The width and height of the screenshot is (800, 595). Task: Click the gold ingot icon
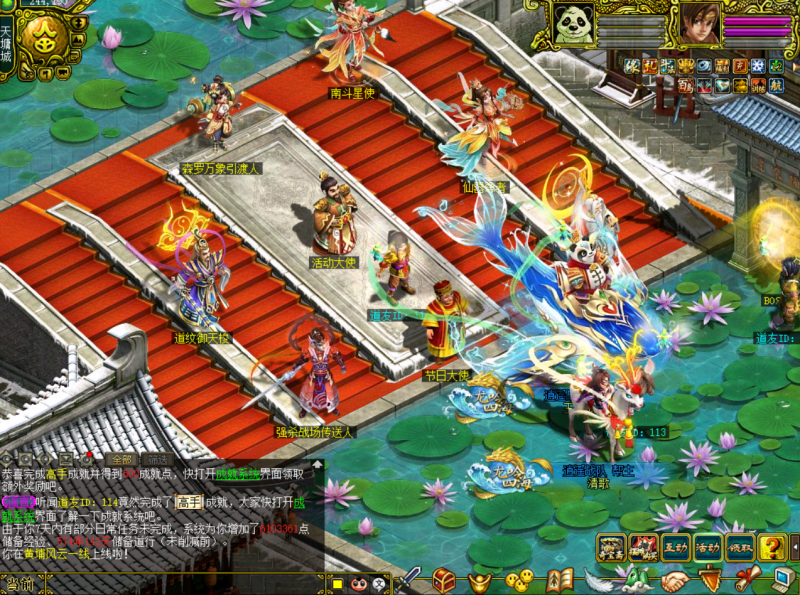pos(482,580)
